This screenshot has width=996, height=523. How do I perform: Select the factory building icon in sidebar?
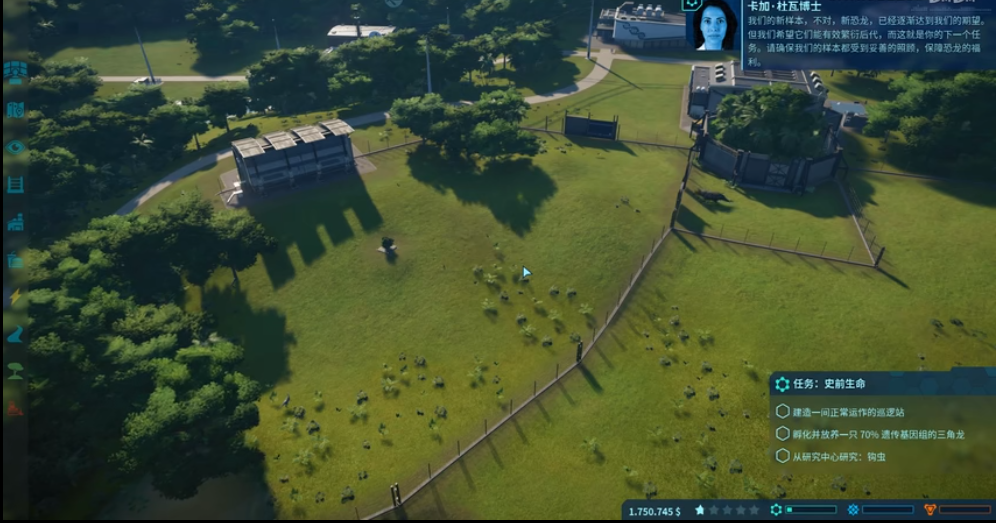point(15,222)
